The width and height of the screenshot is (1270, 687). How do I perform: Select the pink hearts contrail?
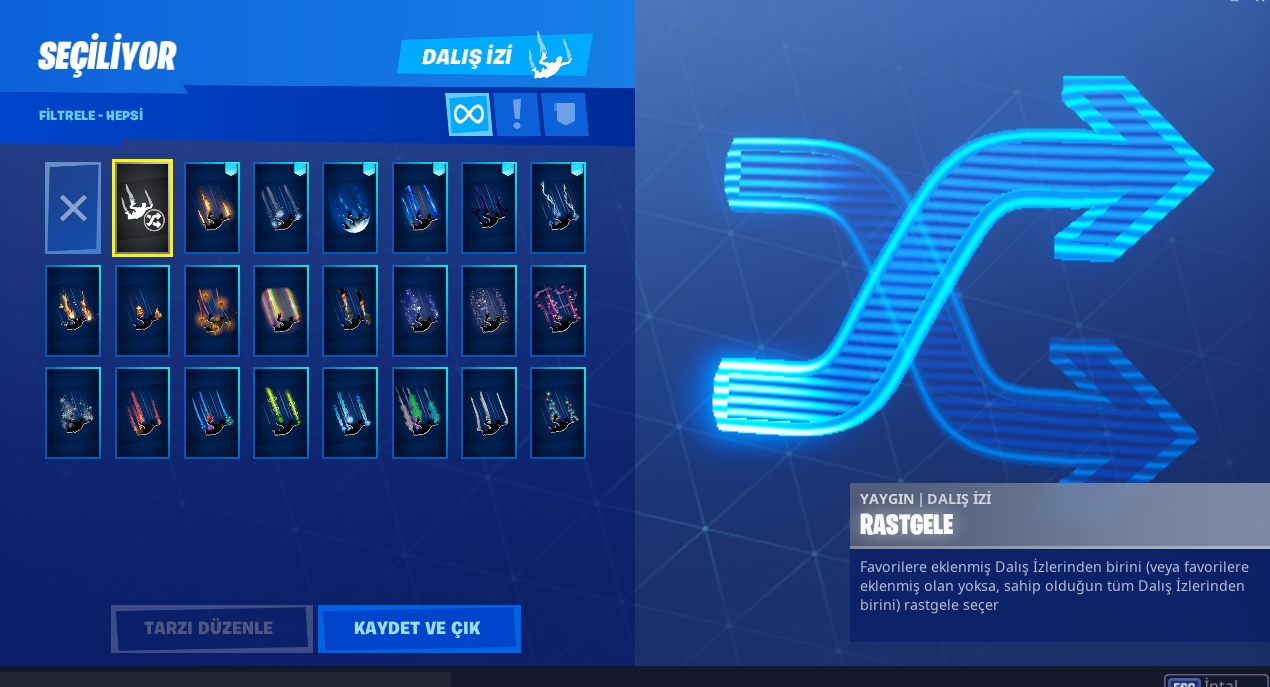(x=558, y=310)
